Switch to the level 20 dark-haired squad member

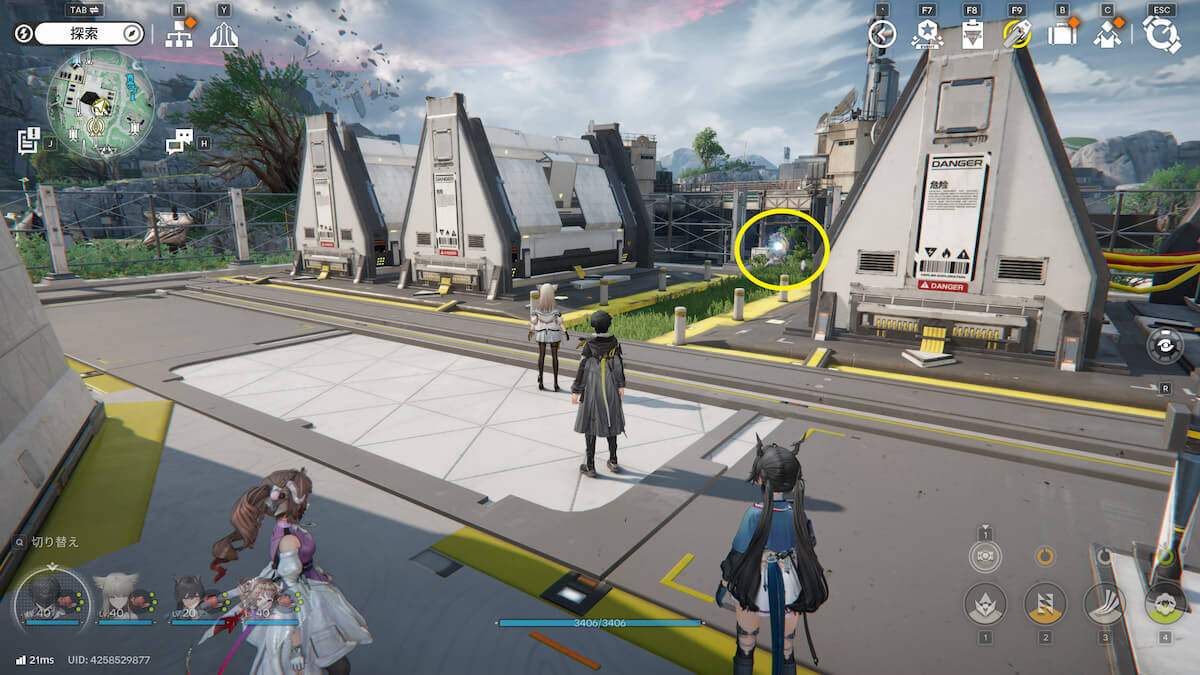coord(190,597)
